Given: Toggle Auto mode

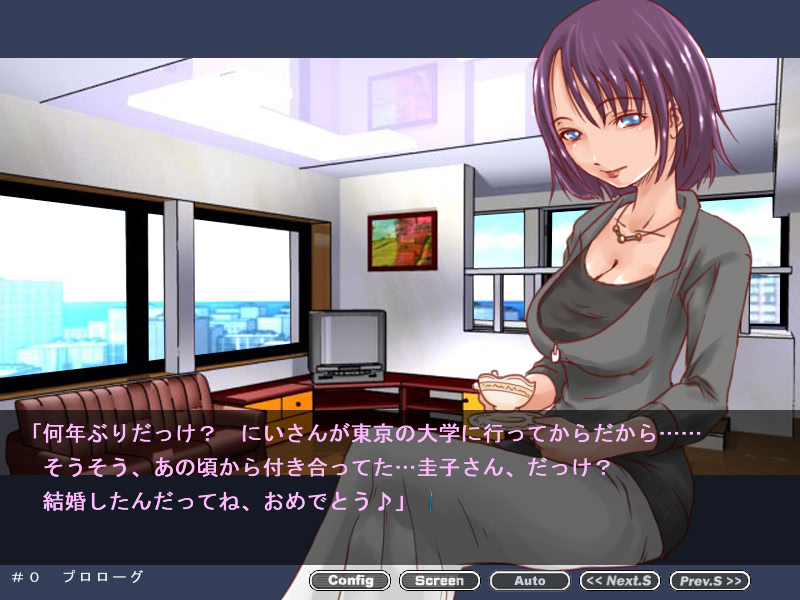Looking at the screenshot, I should 530,580.
